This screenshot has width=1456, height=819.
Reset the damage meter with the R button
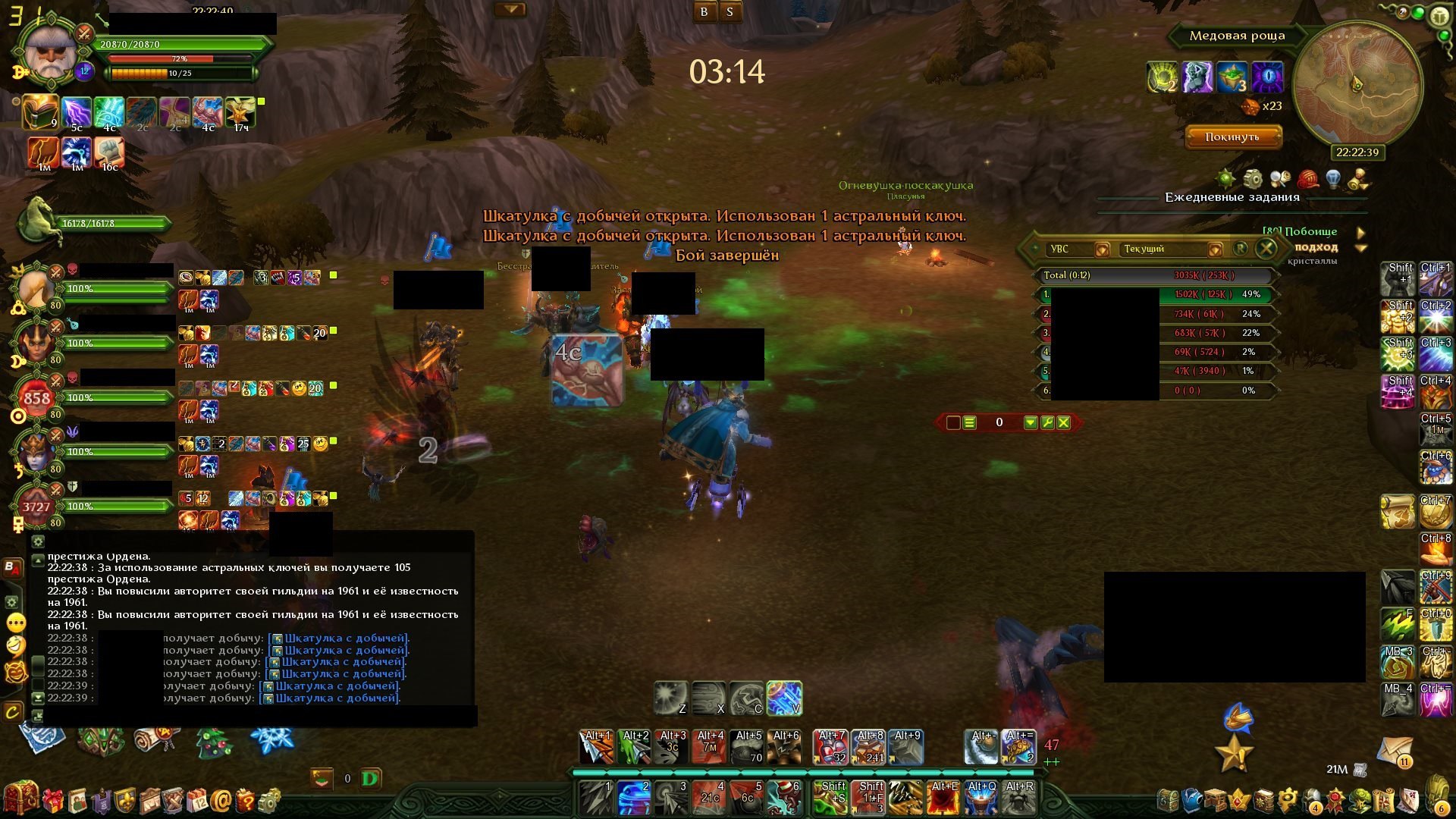[1241, 249]
